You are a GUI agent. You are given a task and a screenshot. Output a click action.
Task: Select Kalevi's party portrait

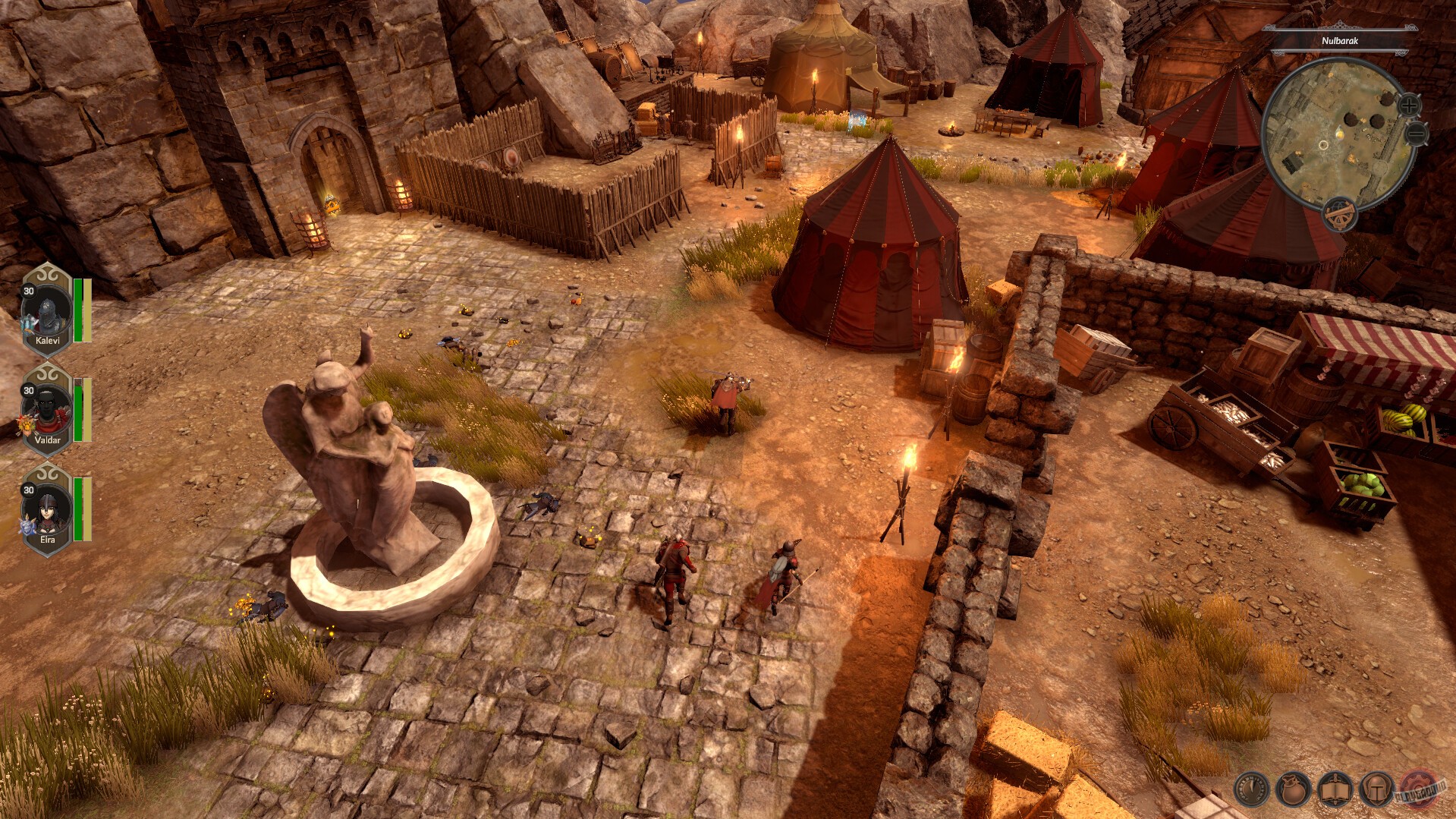tap(46, 311)
